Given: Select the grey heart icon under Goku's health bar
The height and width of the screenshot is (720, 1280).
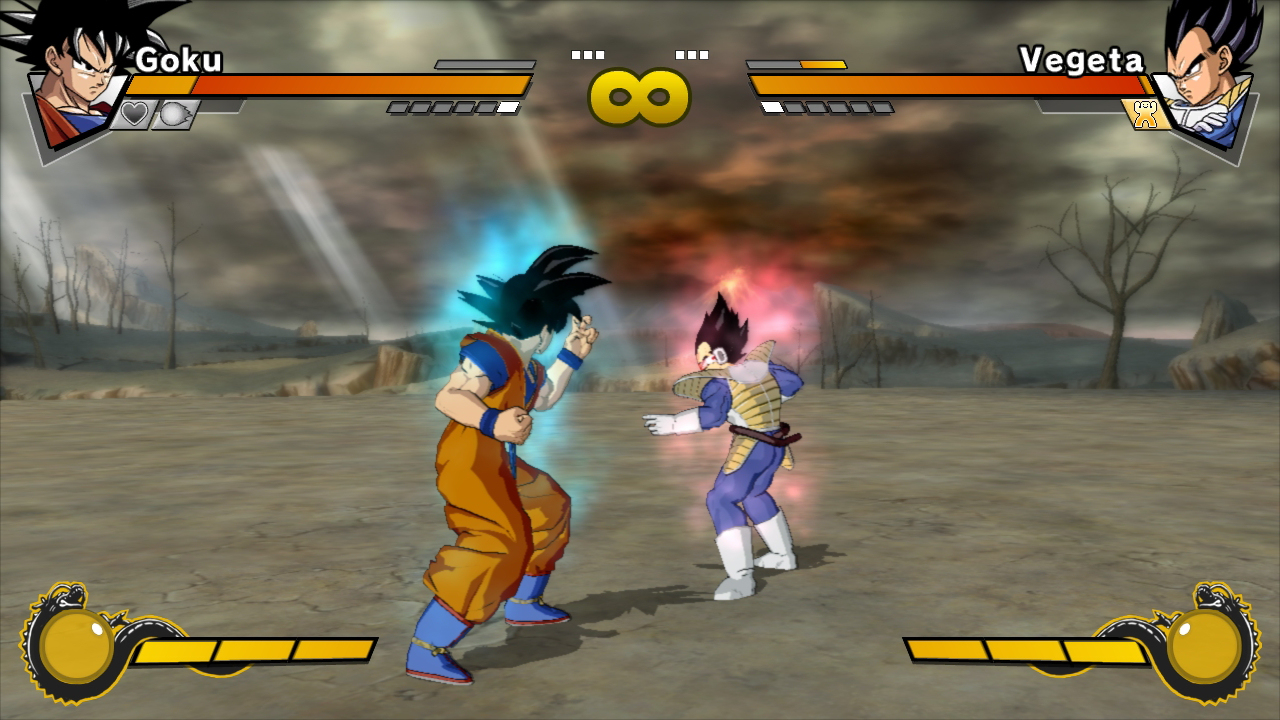Looking at the screenshot, I should click(134, 114).
